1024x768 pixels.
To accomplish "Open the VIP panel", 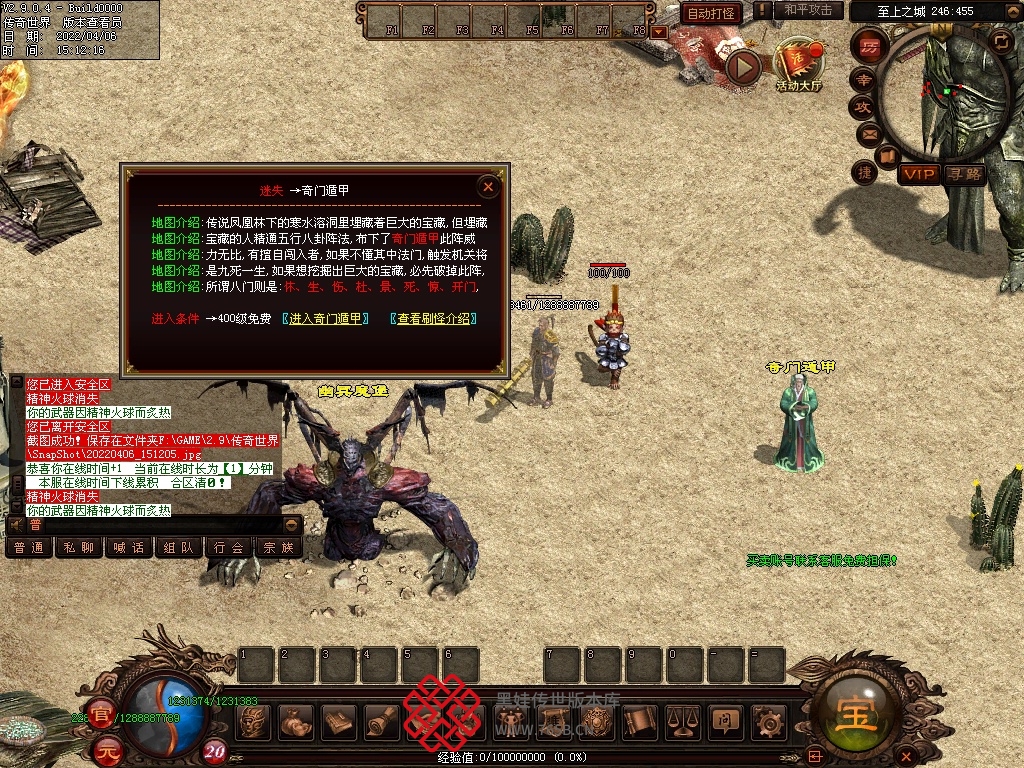I will (x=918, y=174).
